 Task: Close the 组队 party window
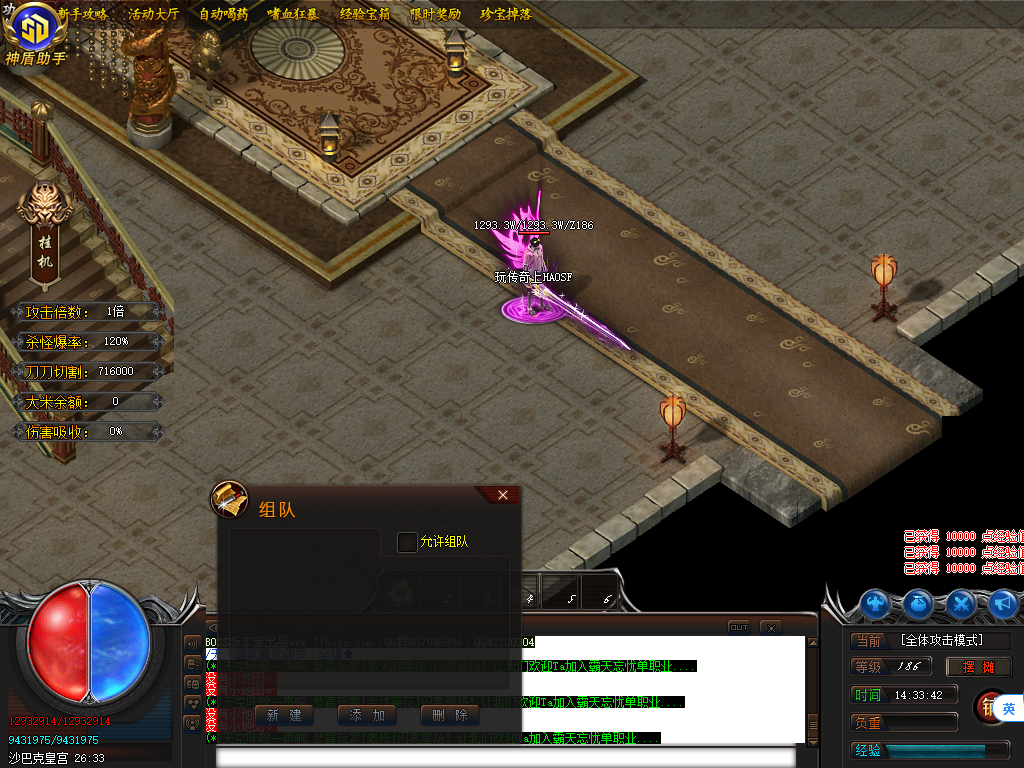click(503, 495)
